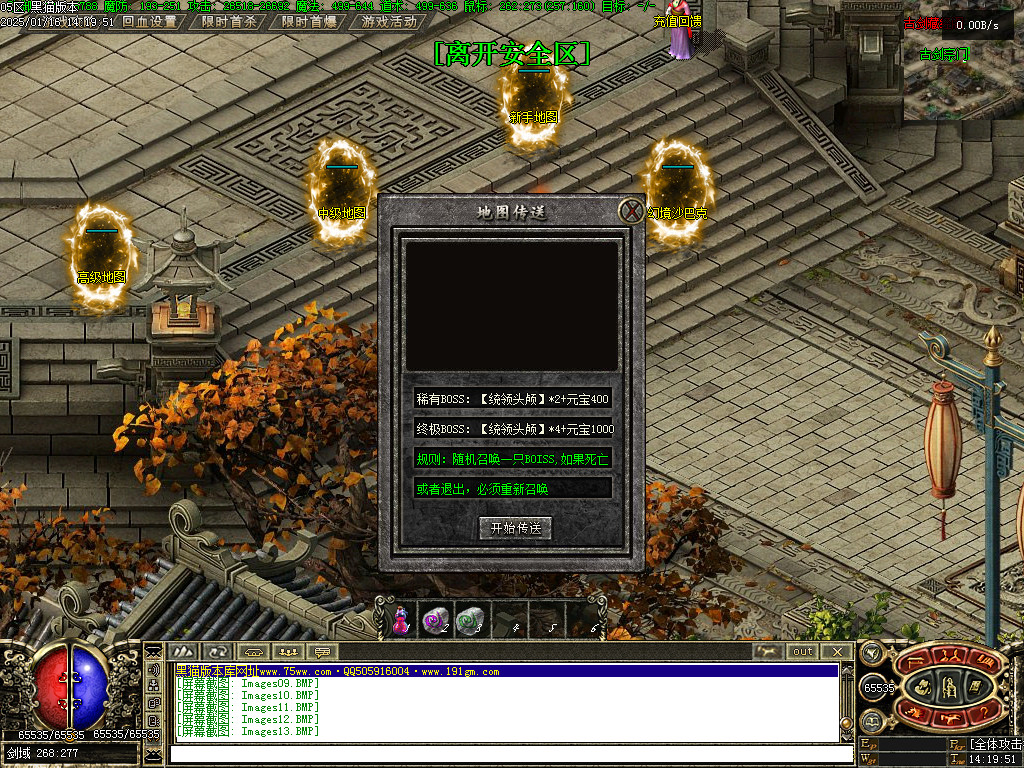The image size is (1024, 768).
Task: Choose the 终极BOSS summon option
Action: click(512, 429)
